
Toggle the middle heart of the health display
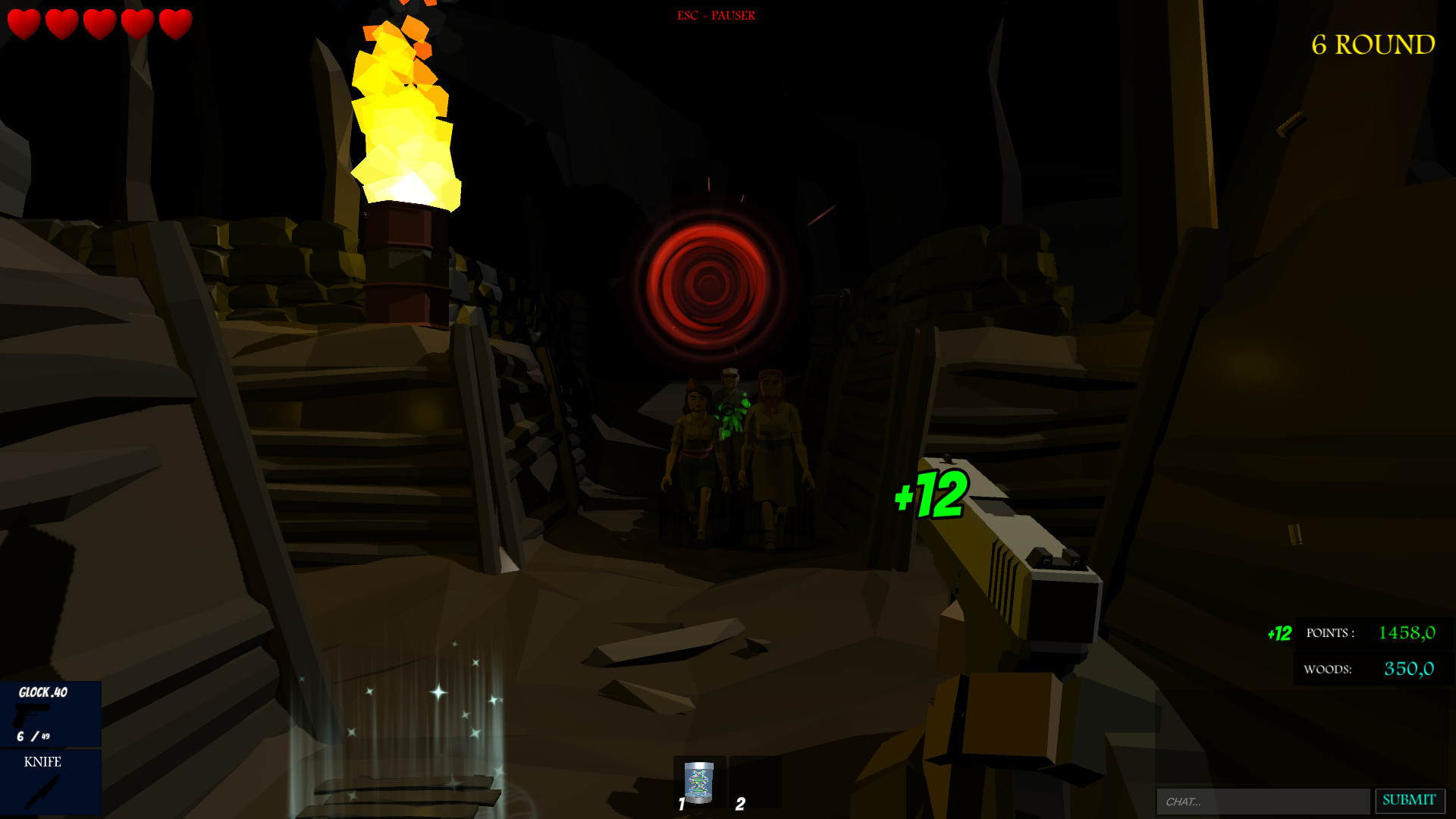pos(98,24)
